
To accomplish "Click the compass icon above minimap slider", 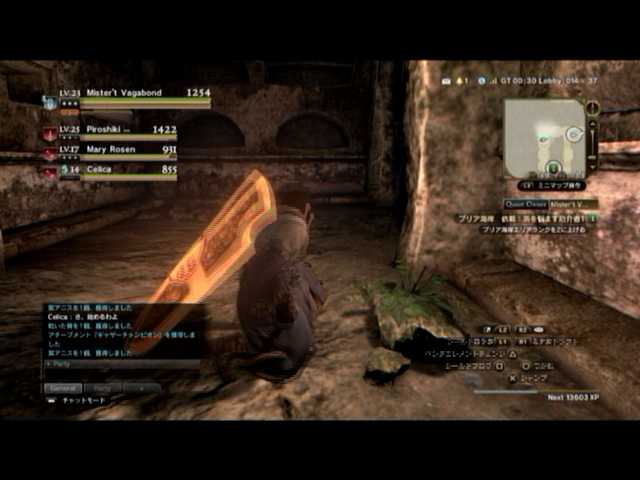I will 593,107.
